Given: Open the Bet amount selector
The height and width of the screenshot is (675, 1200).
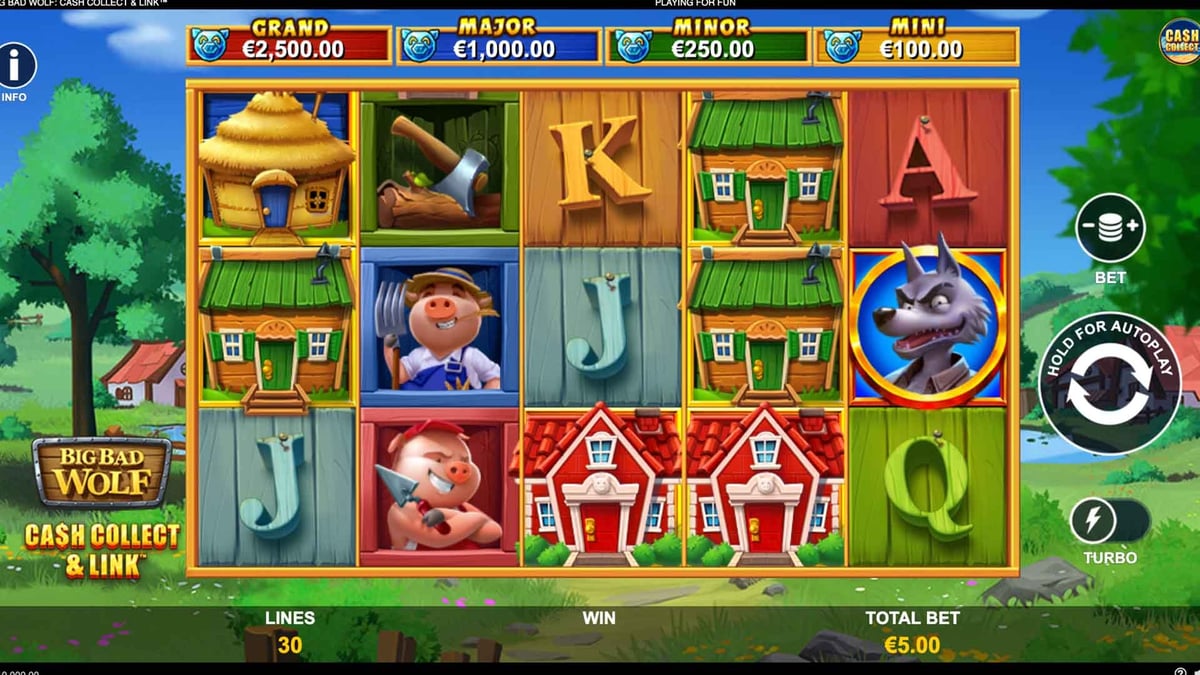Looking at the screenshot, I should (x=1110, y=229).
